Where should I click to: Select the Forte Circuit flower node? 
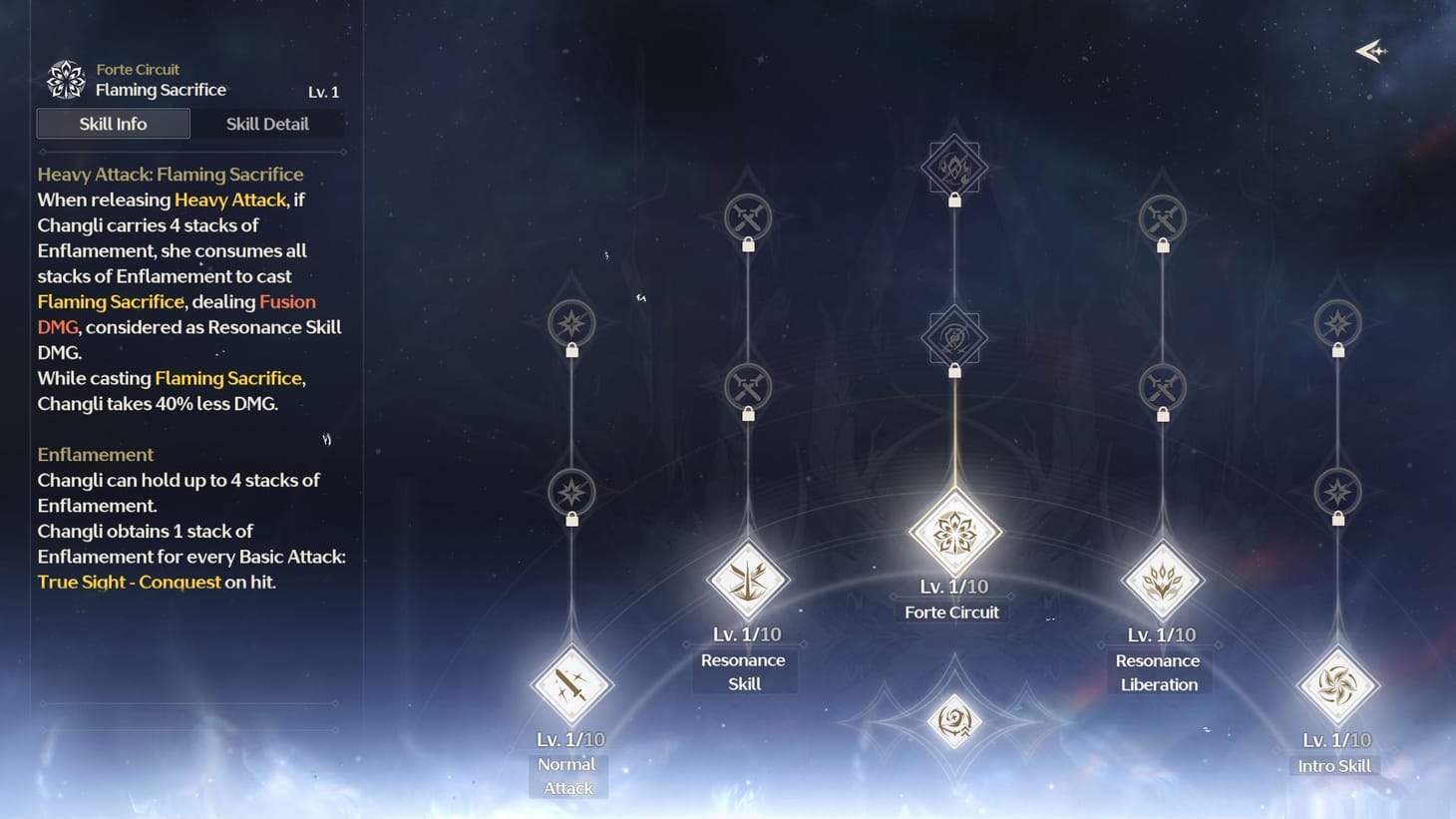(x=953, y=532)
